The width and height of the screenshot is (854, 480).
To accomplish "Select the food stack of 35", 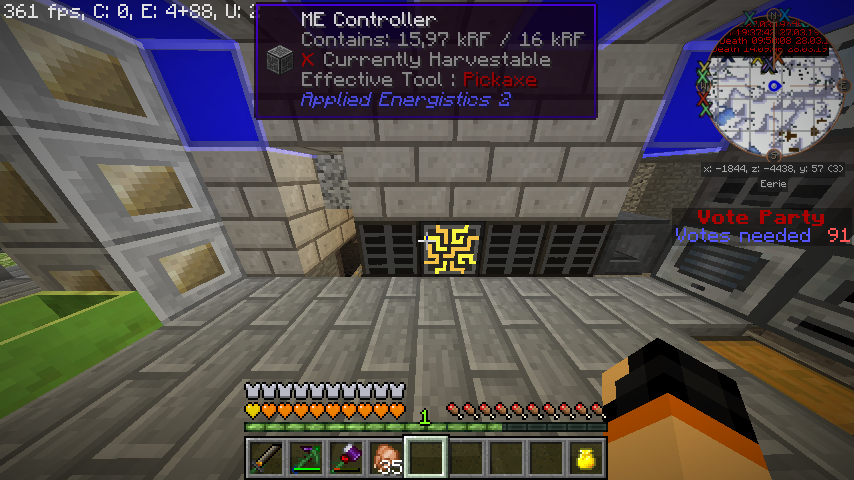I will pyautogui.click(x=385, y=459).
